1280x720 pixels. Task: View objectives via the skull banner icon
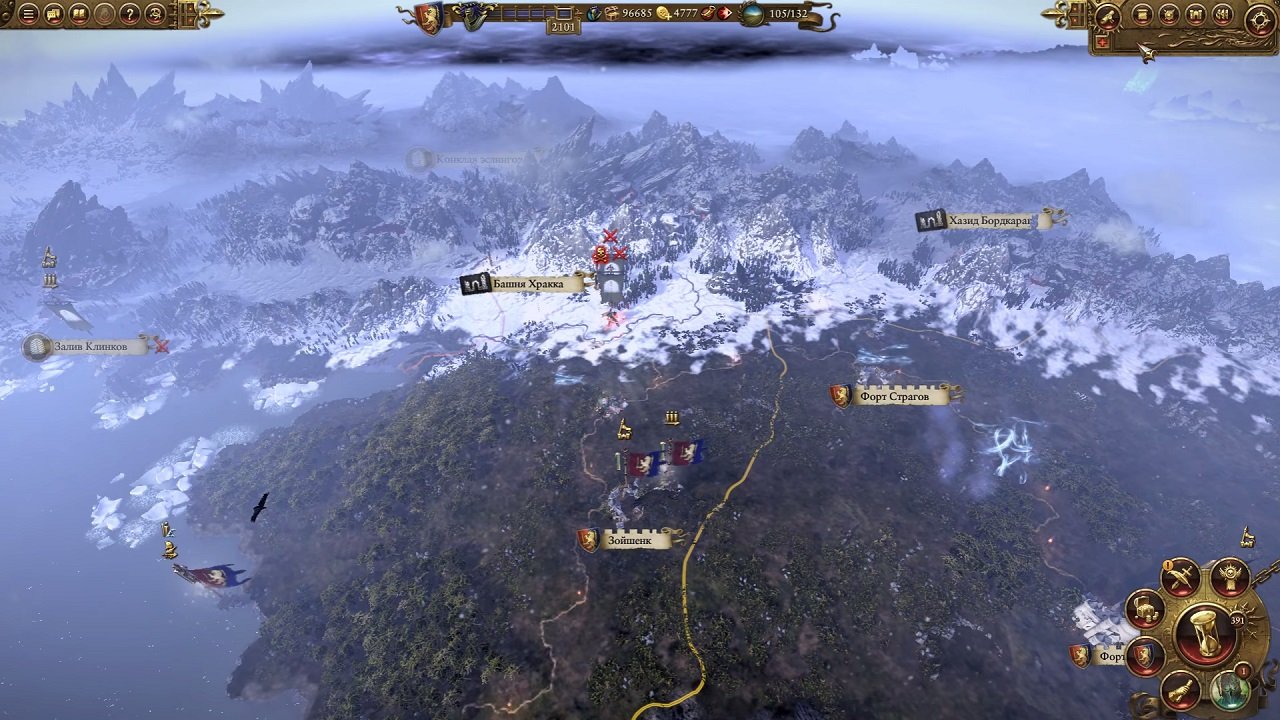pos(1230,578)
